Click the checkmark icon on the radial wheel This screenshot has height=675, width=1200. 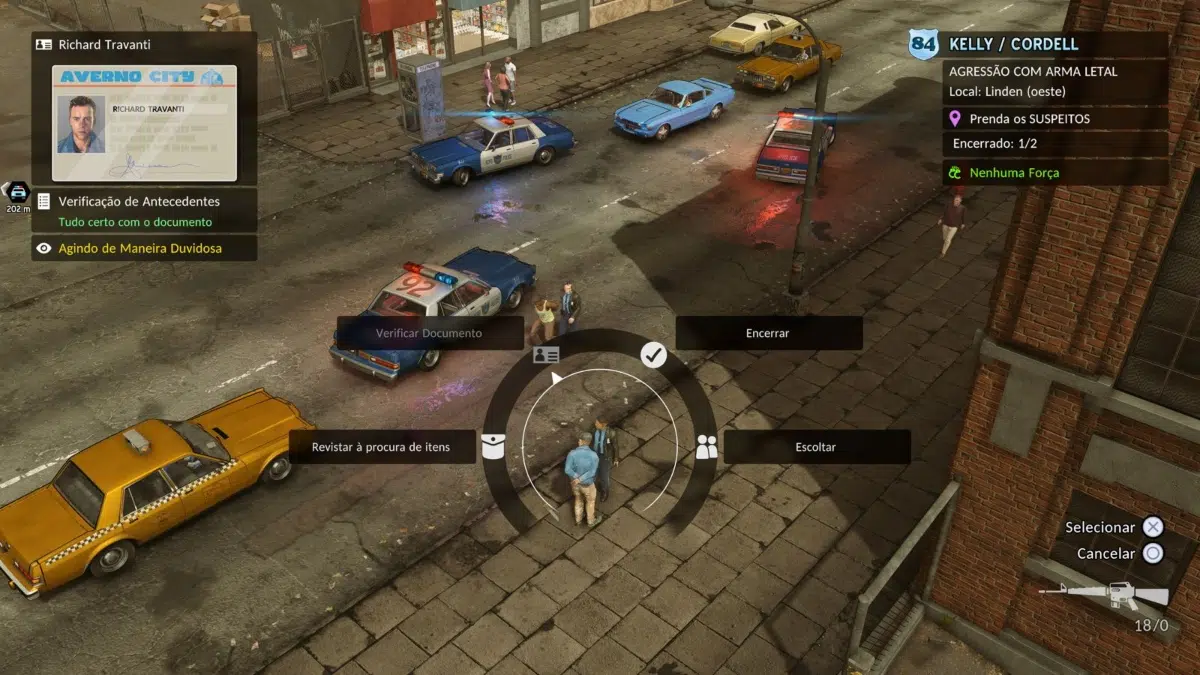[x=653, y=354]
